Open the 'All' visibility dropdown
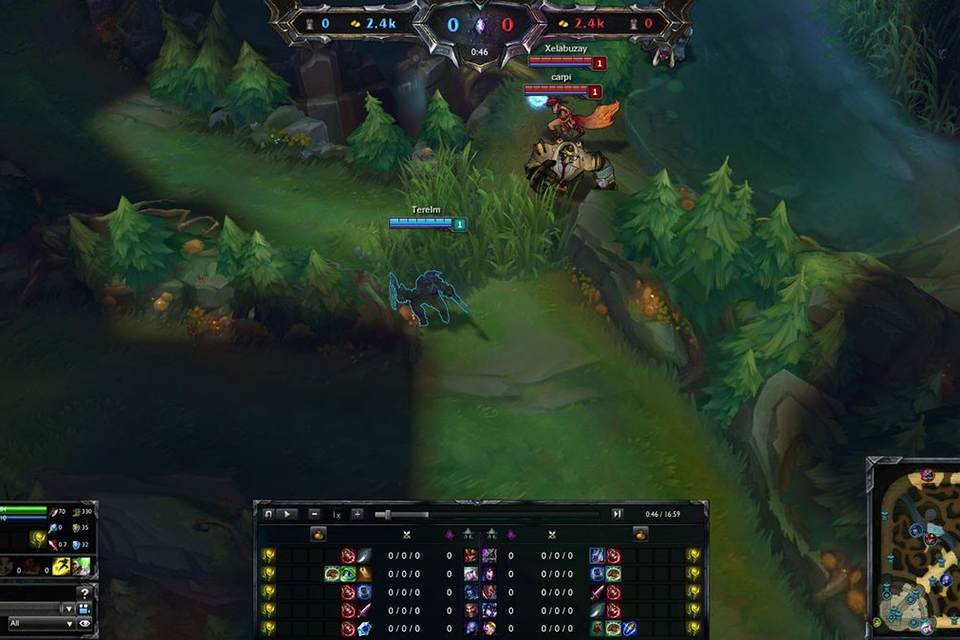Image resolution: width=960 pixels, height=640 pixels. 38,623
